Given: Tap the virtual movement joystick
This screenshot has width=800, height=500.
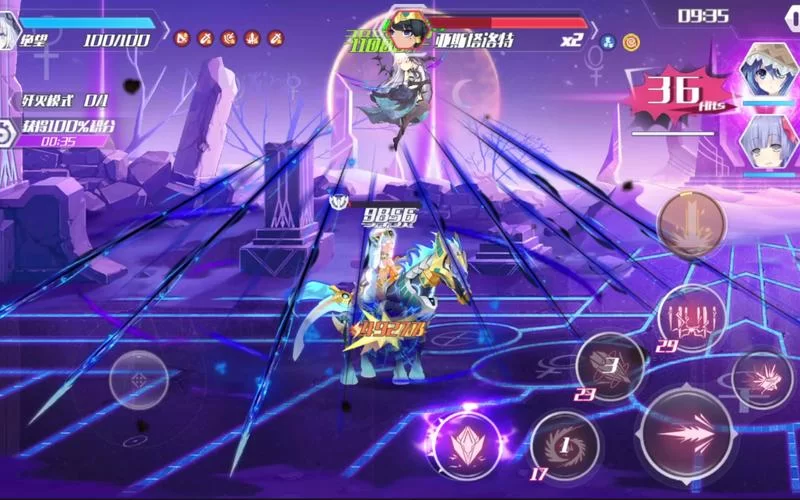Looking at the screenshot, I should [x=138, y=380].
